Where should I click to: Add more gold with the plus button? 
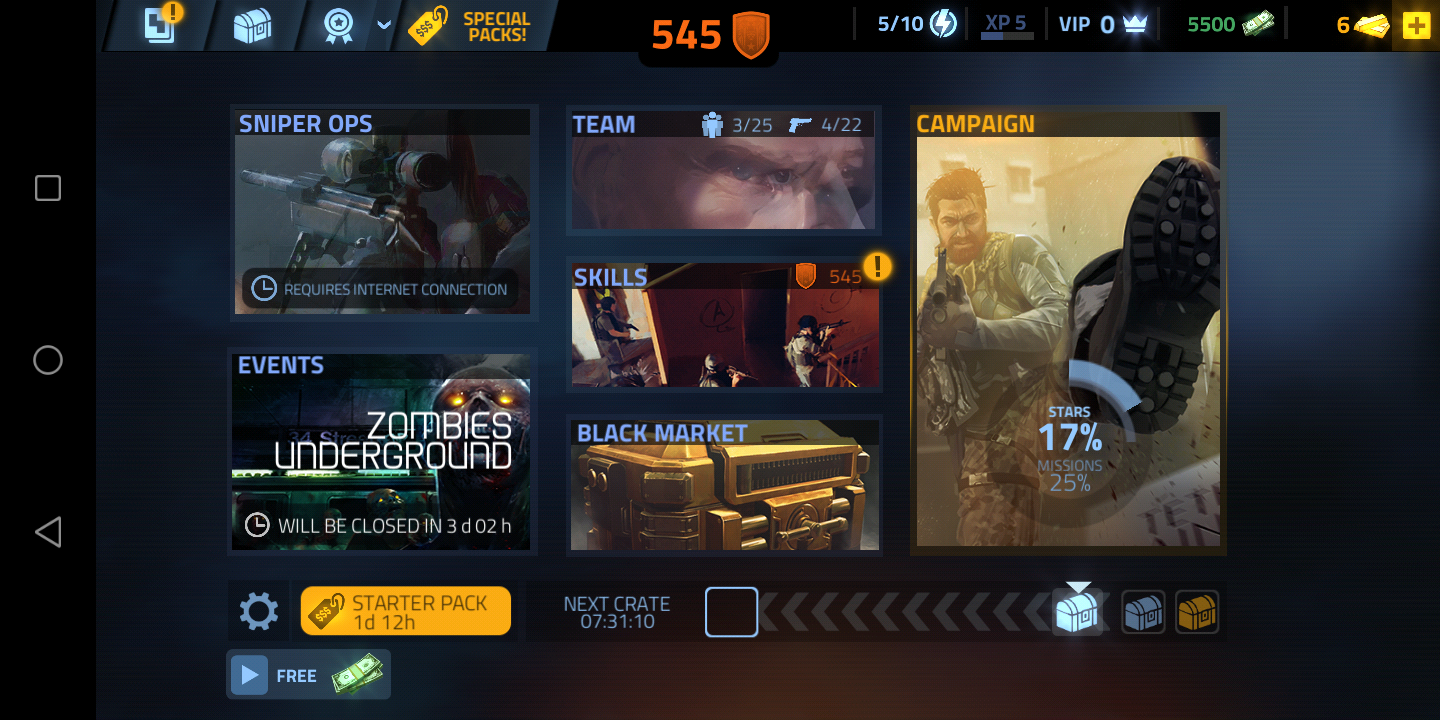point(1416,26)
